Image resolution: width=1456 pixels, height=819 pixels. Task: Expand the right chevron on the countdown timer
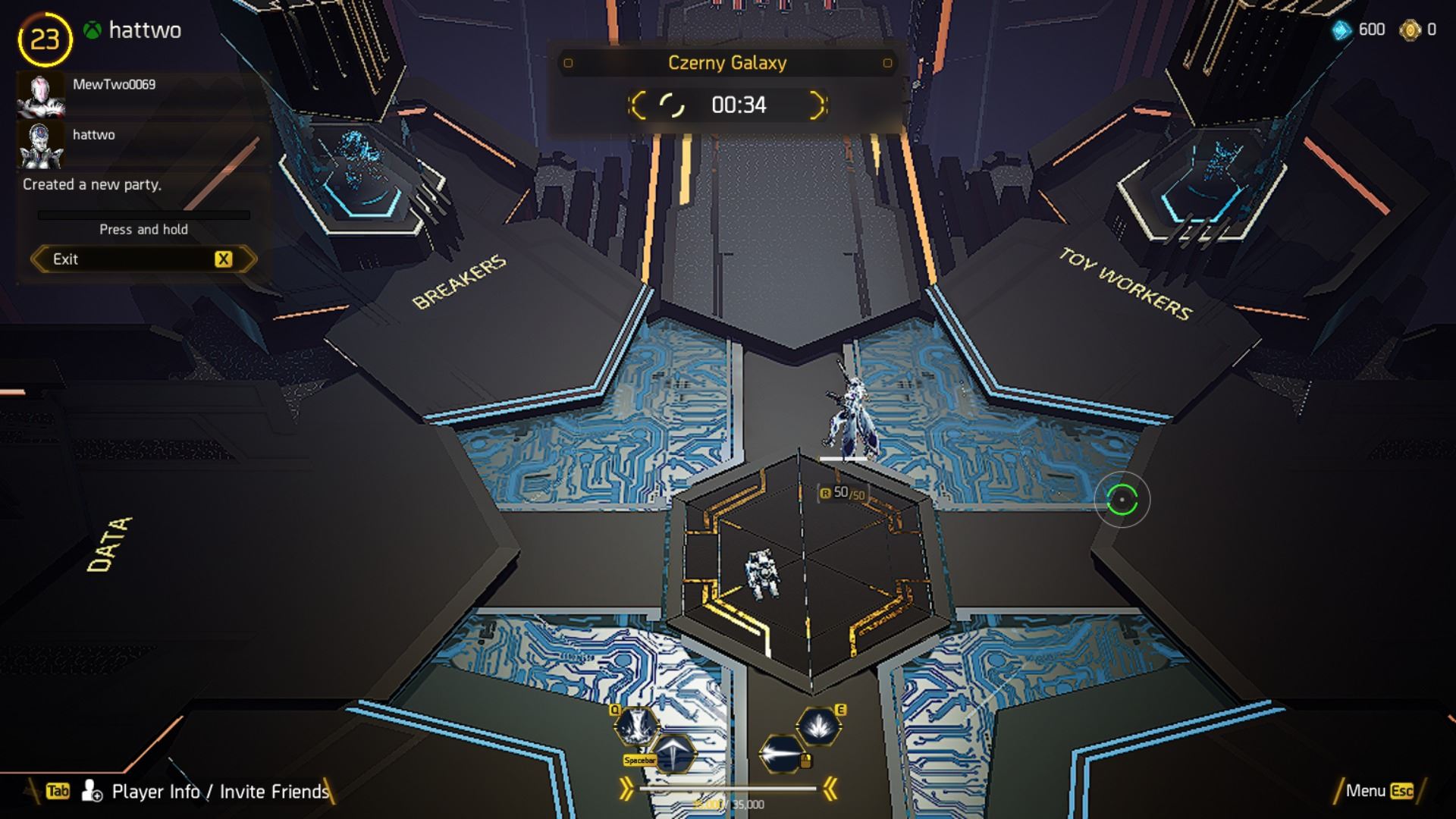[817, 106]
